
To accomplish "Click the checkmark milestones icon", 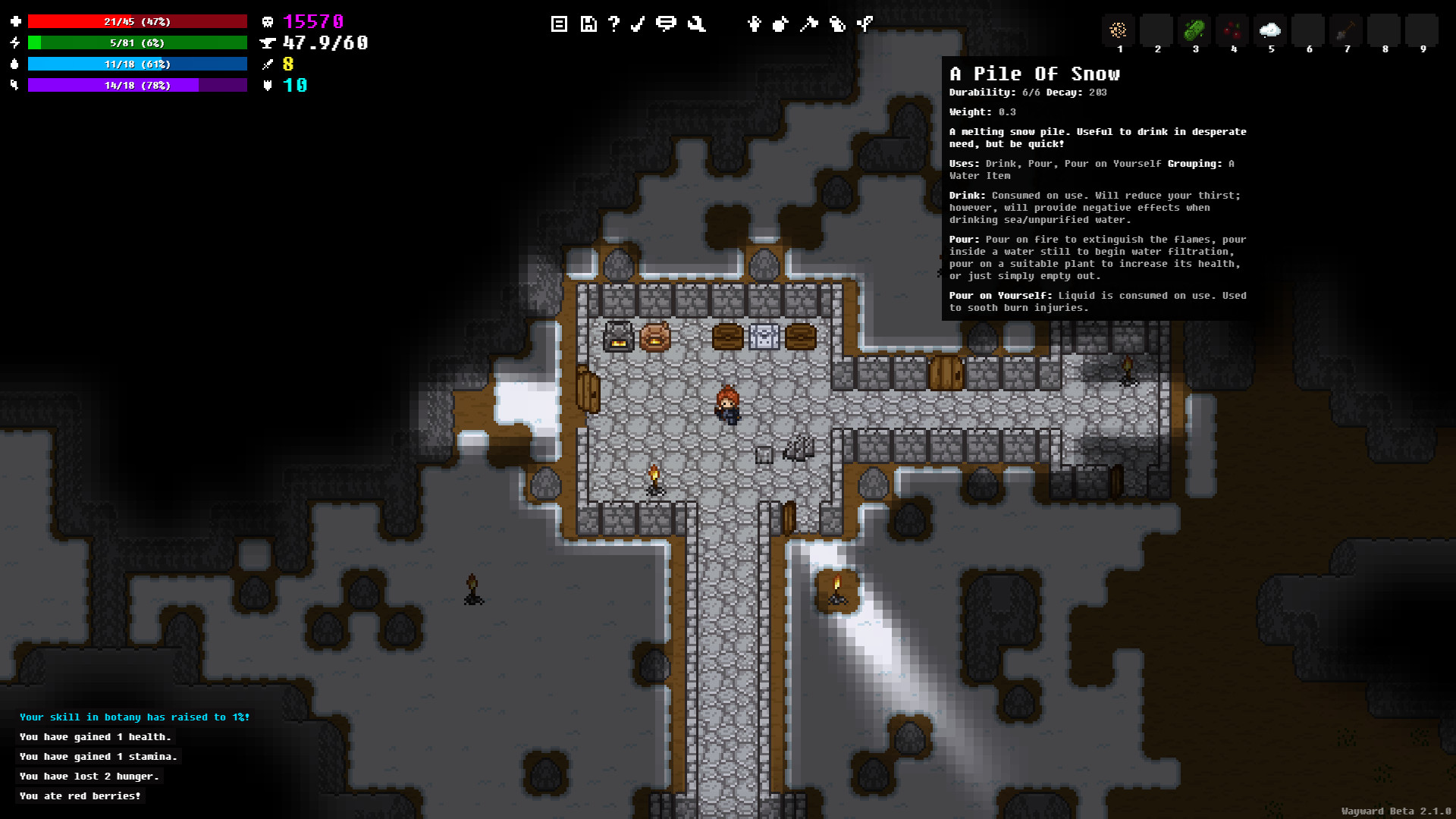I will point(637,24).
